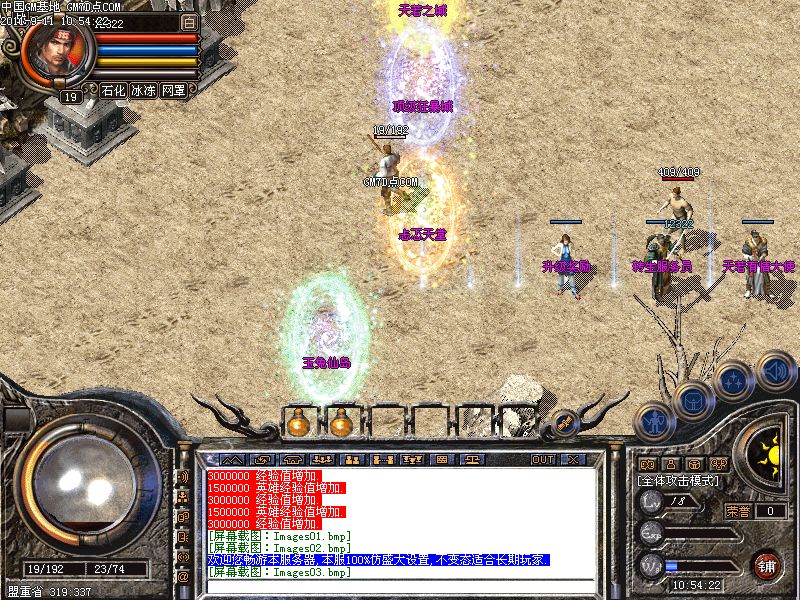Open the shop with the red 铺 button

tap(766, 565)
